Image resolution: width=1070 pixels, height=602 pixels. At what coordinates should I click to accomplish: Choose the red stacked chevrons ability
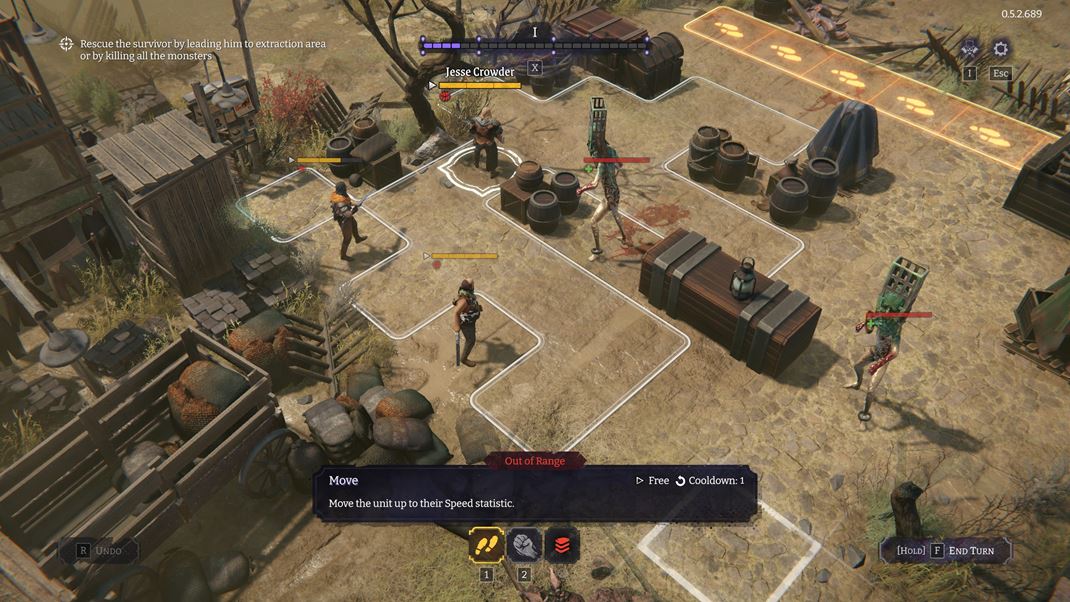tap(562, 545)
